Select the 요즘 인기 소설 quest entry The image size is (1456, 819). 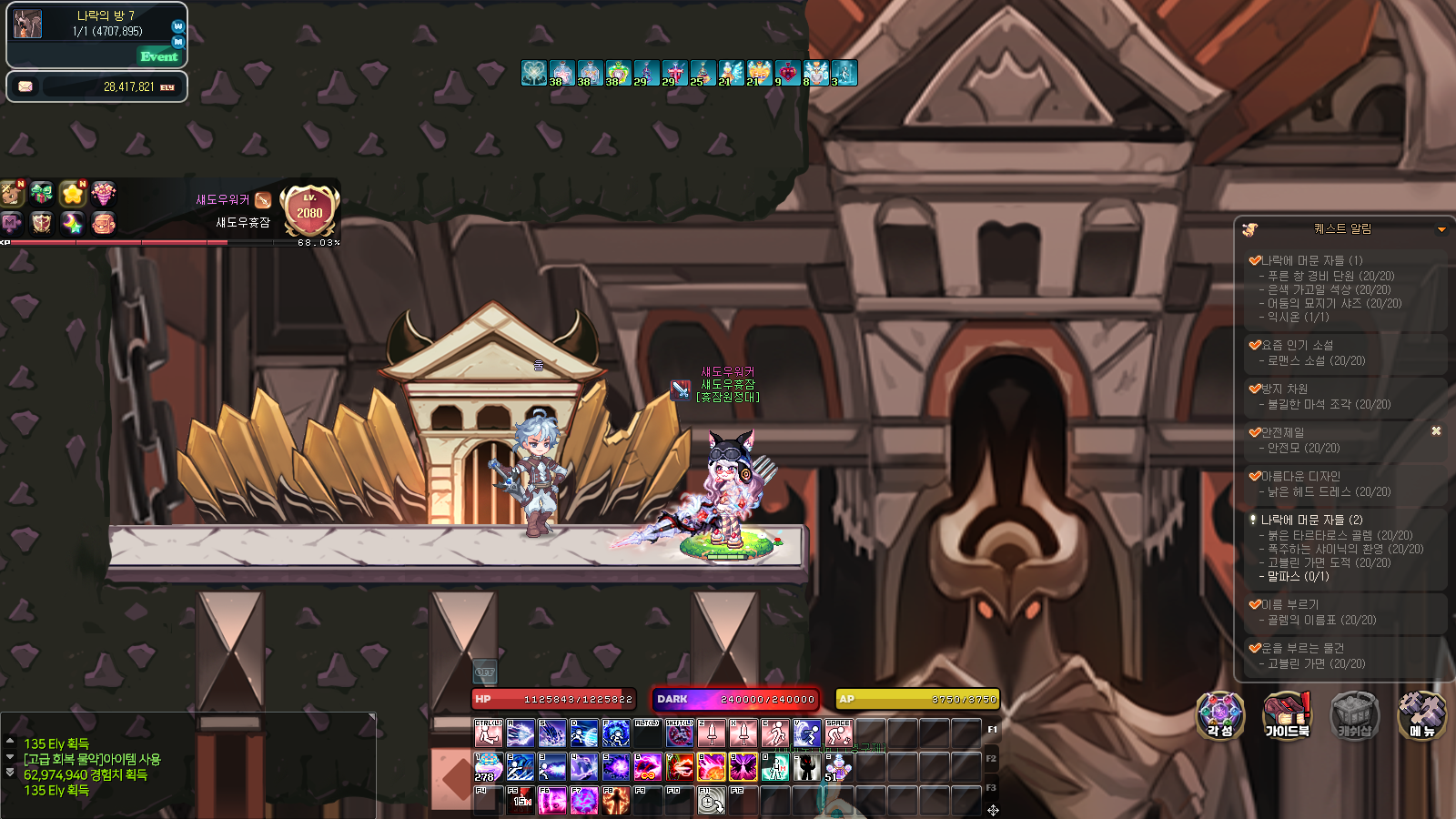point(1297,345)
